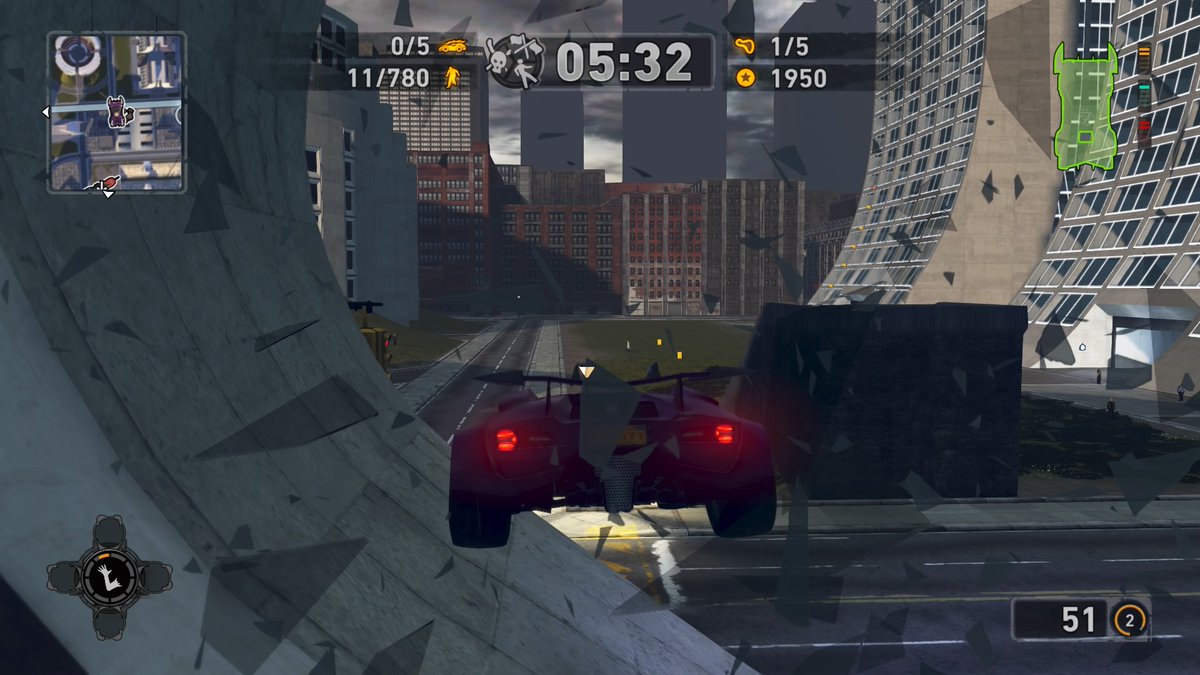
Task: Click the green car damage diagram
Action: 1084,105
